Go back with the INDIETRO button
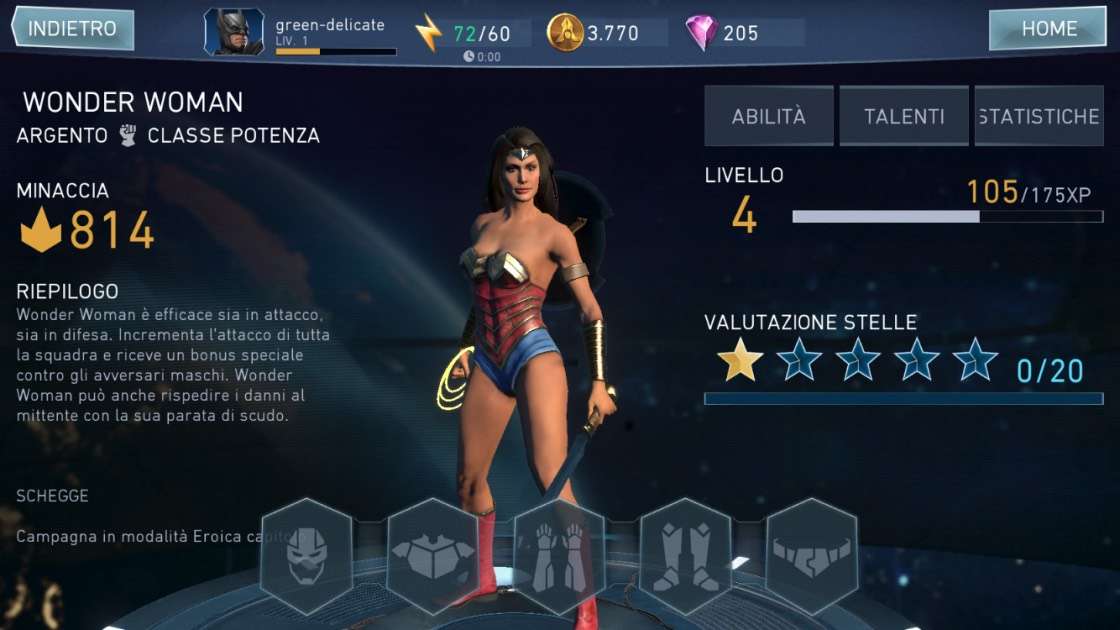The height and width of the screenshot is (630, 1120). coord(72,29)
